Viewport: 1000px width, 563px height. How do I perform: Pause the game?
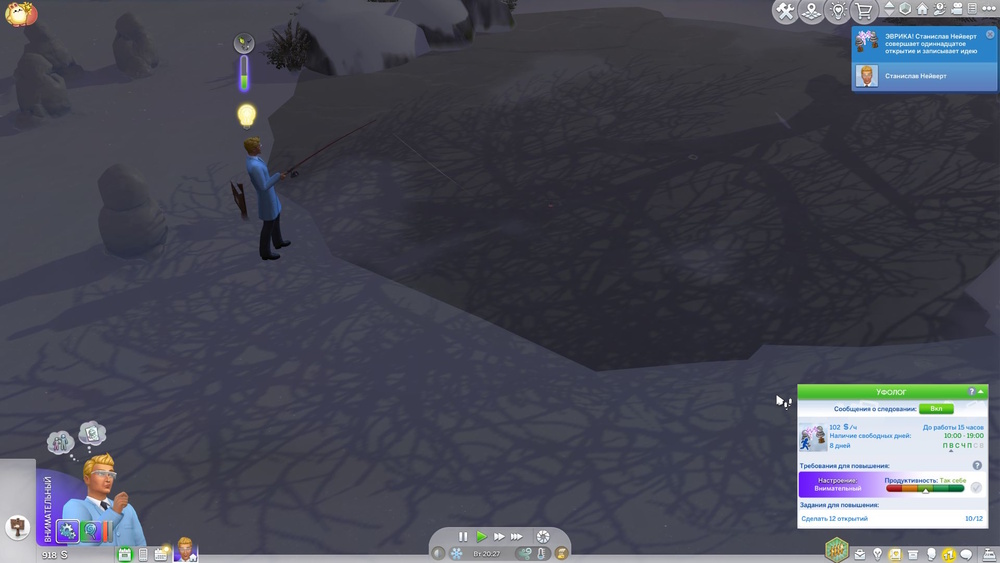click(463, 537)
